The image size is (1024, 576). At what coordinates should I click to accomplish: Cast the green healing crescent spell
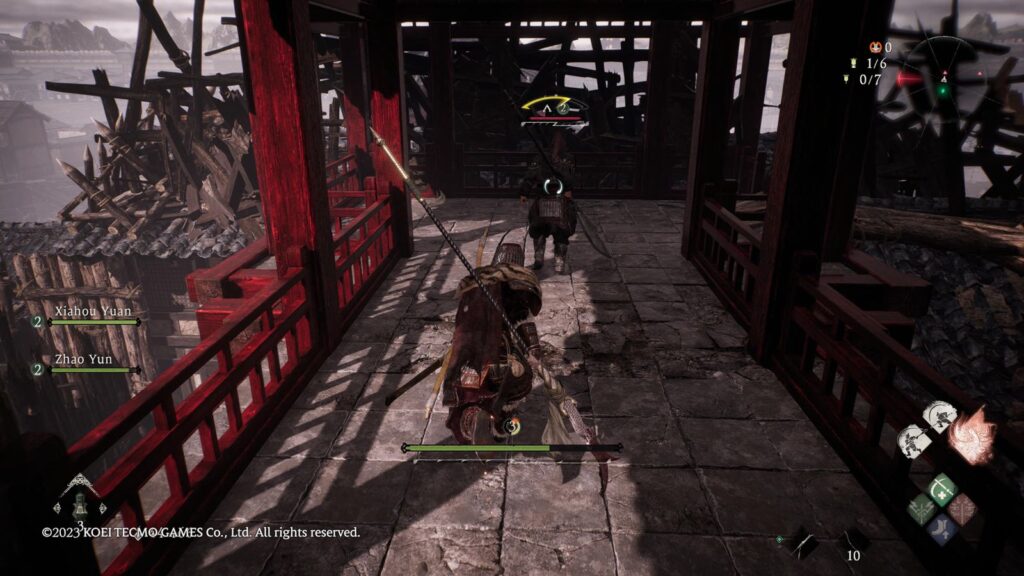[x=941, y=489]
